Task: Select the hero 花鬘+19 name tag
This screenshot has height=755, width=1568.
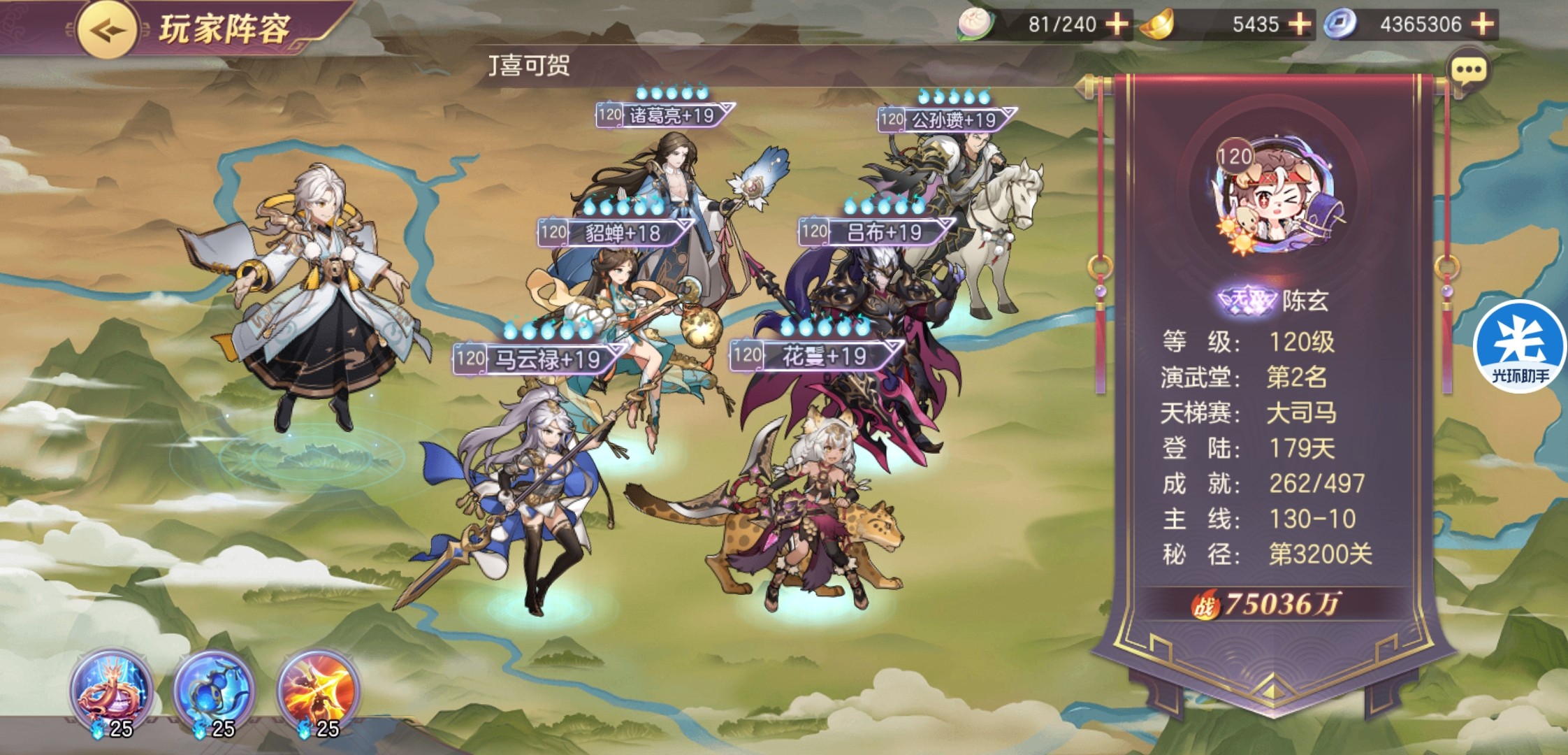Action: [x=815, y=356]
